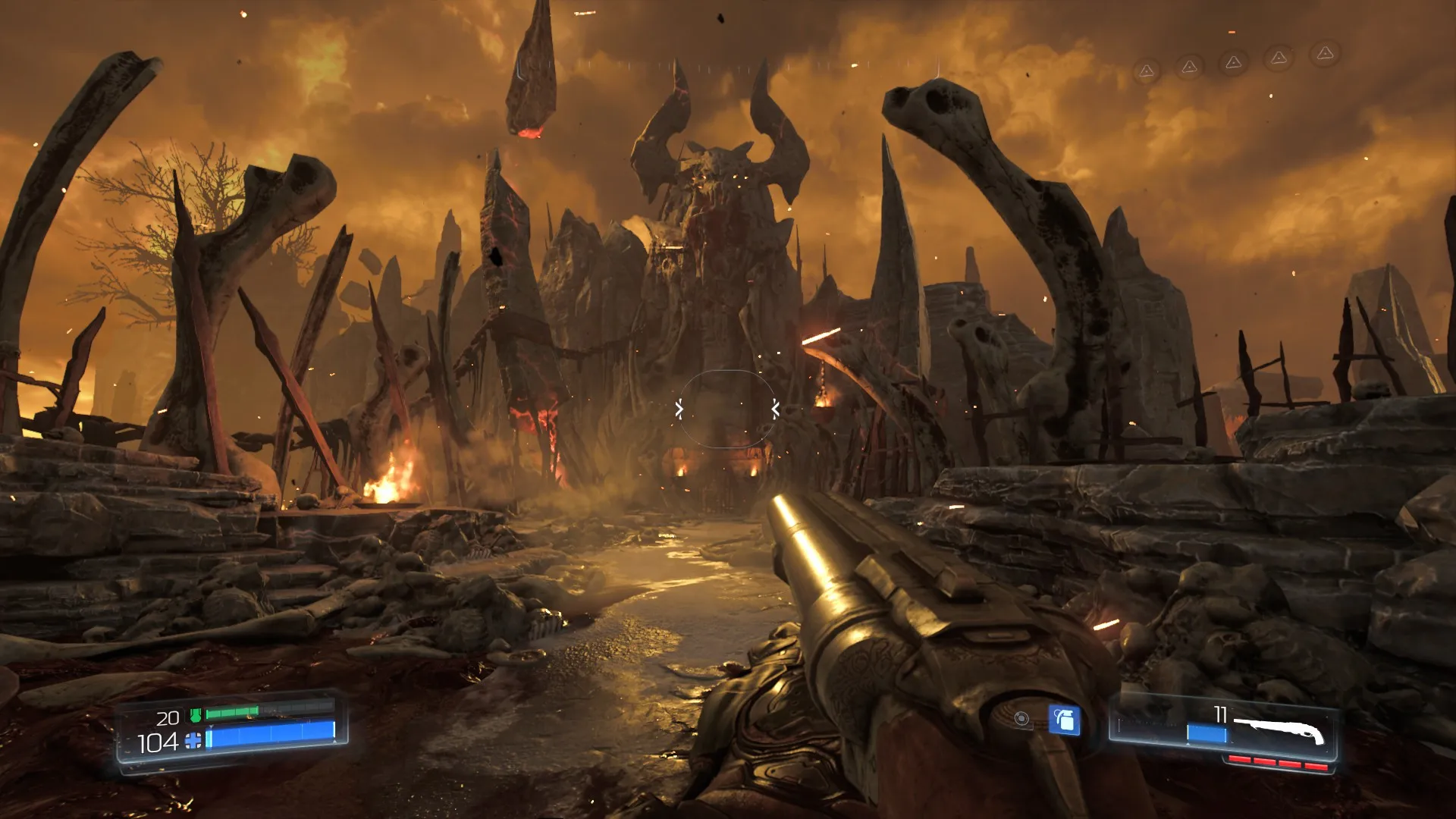Click the first challenge triangle icon top right
This screenshot has width=1456, height=819.
tap(1147, 70)
